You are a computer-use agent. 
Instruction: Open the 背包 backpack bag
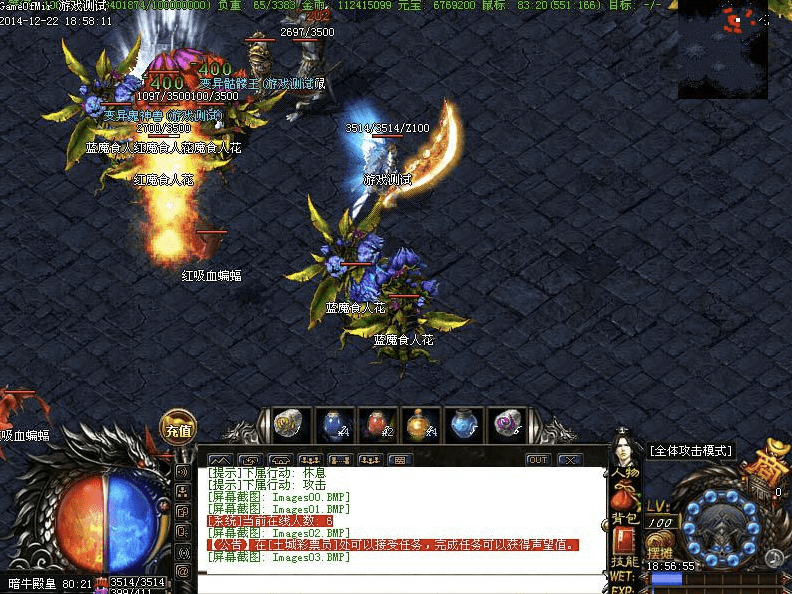point(626,504)
